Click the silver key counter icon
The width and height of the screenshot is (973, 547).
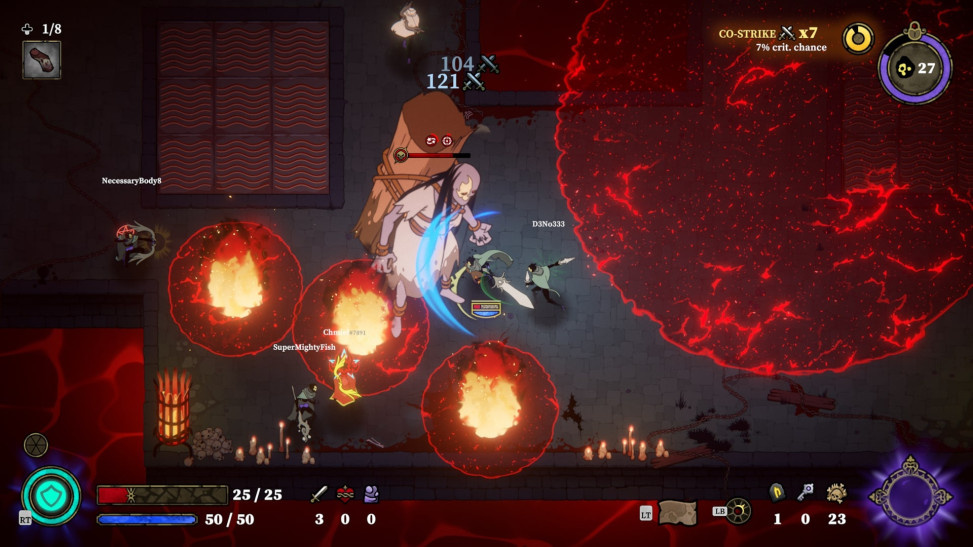tap(804, 492)
